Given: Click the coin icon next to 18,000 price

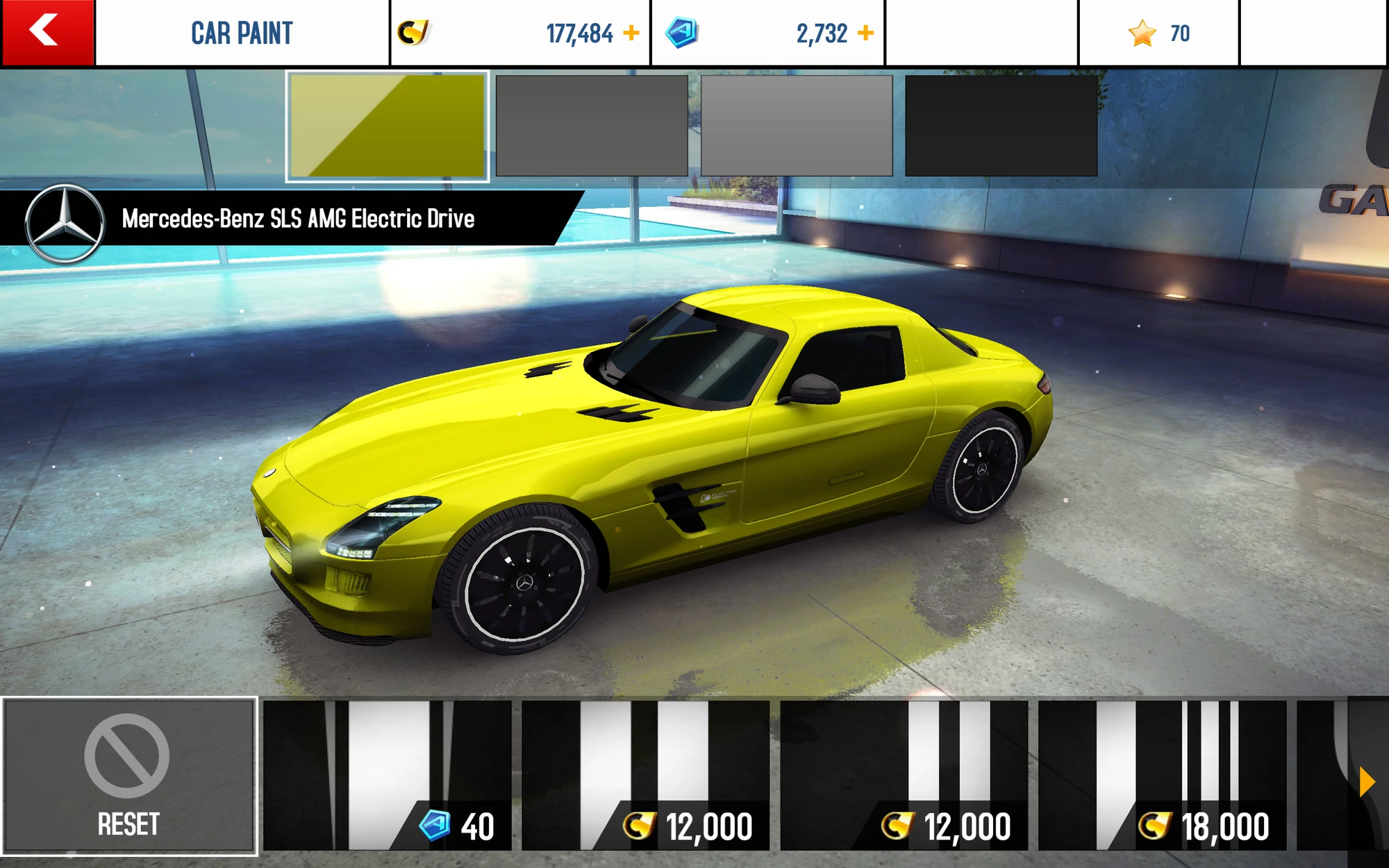Looking at the screenshot, I should 1154,824.
